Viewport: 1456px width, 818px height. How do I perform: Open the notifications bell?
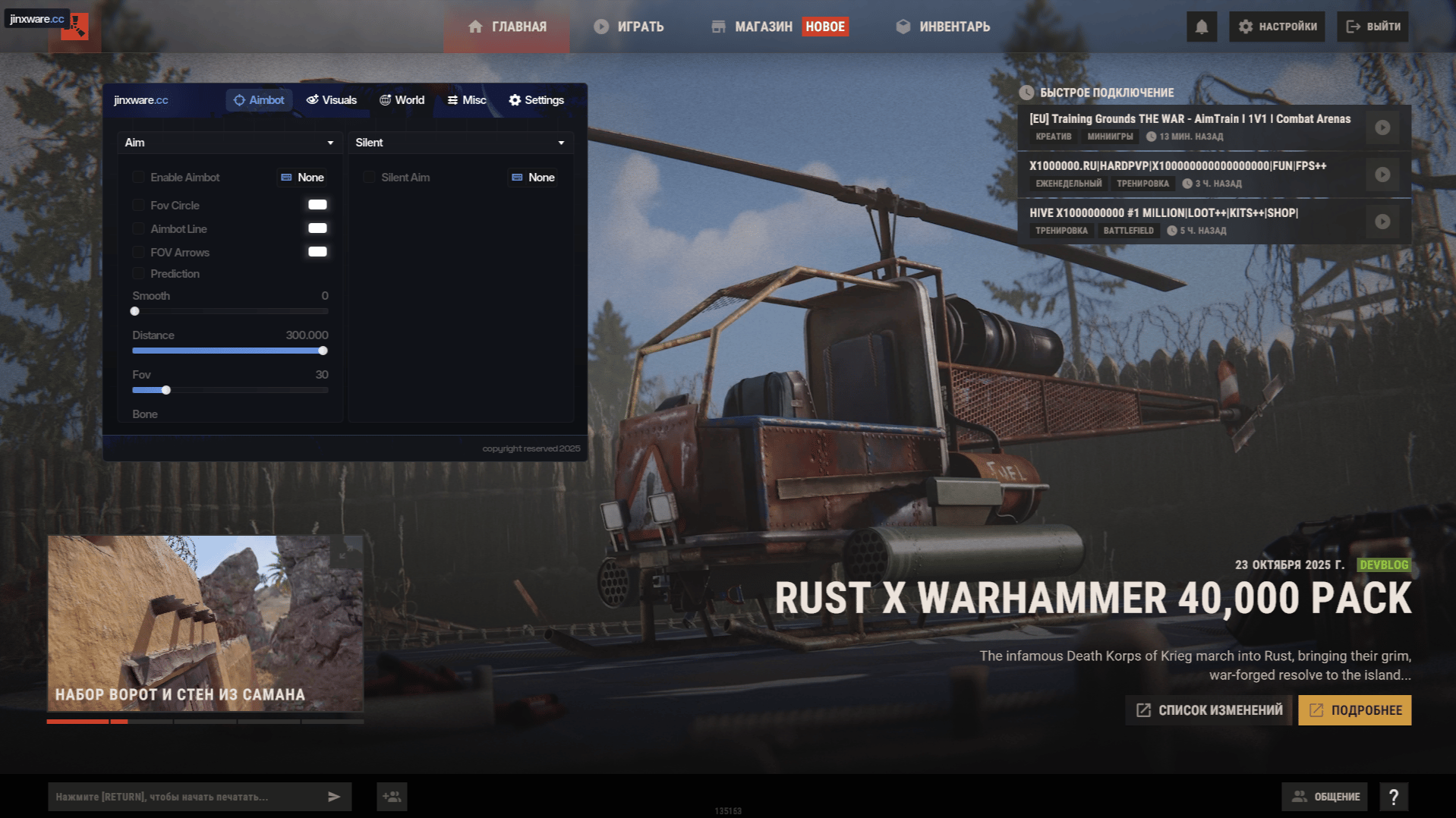pos(1201,27)
